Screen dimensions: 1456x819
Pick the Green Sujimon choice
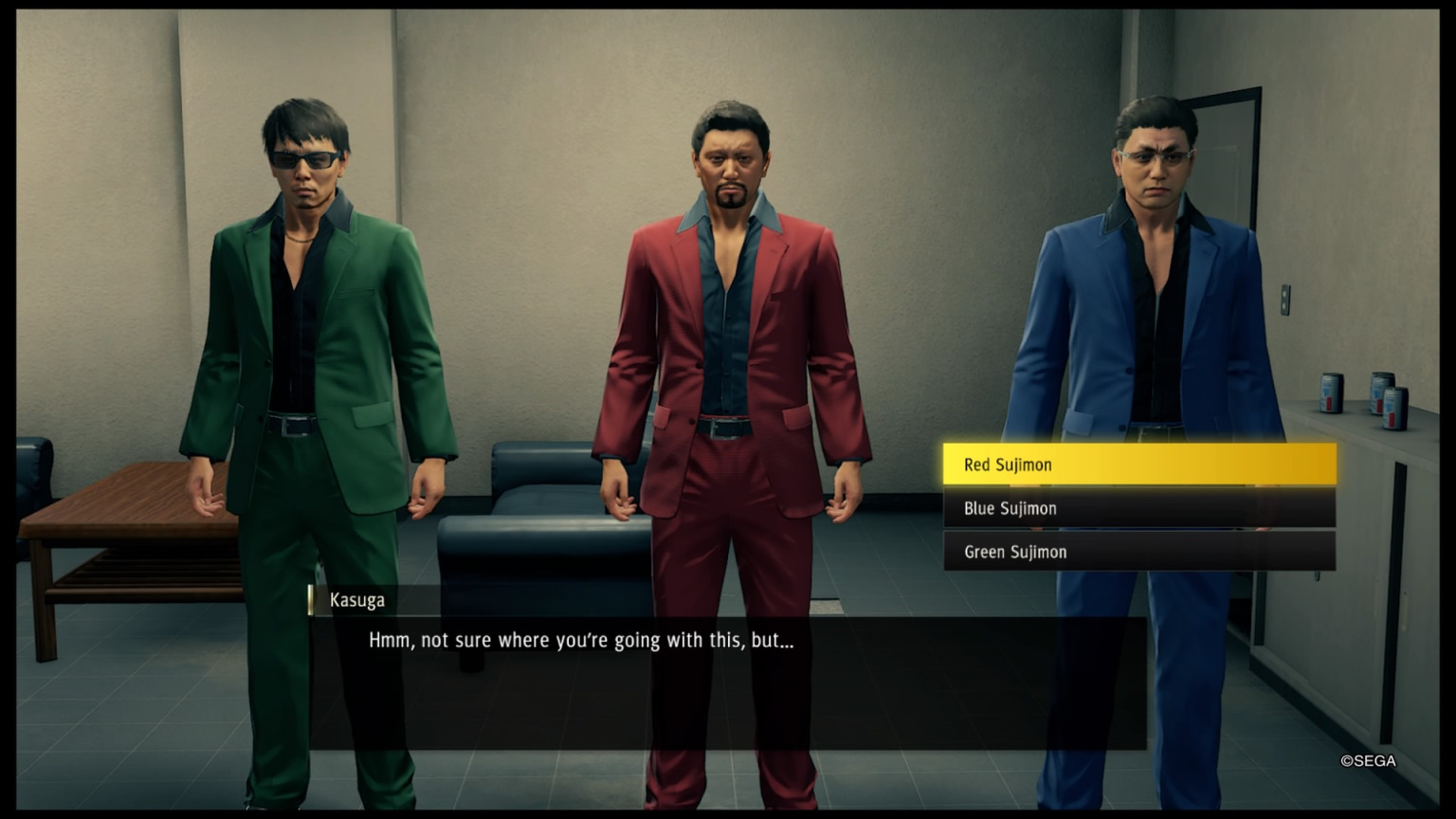(1138, 552)
